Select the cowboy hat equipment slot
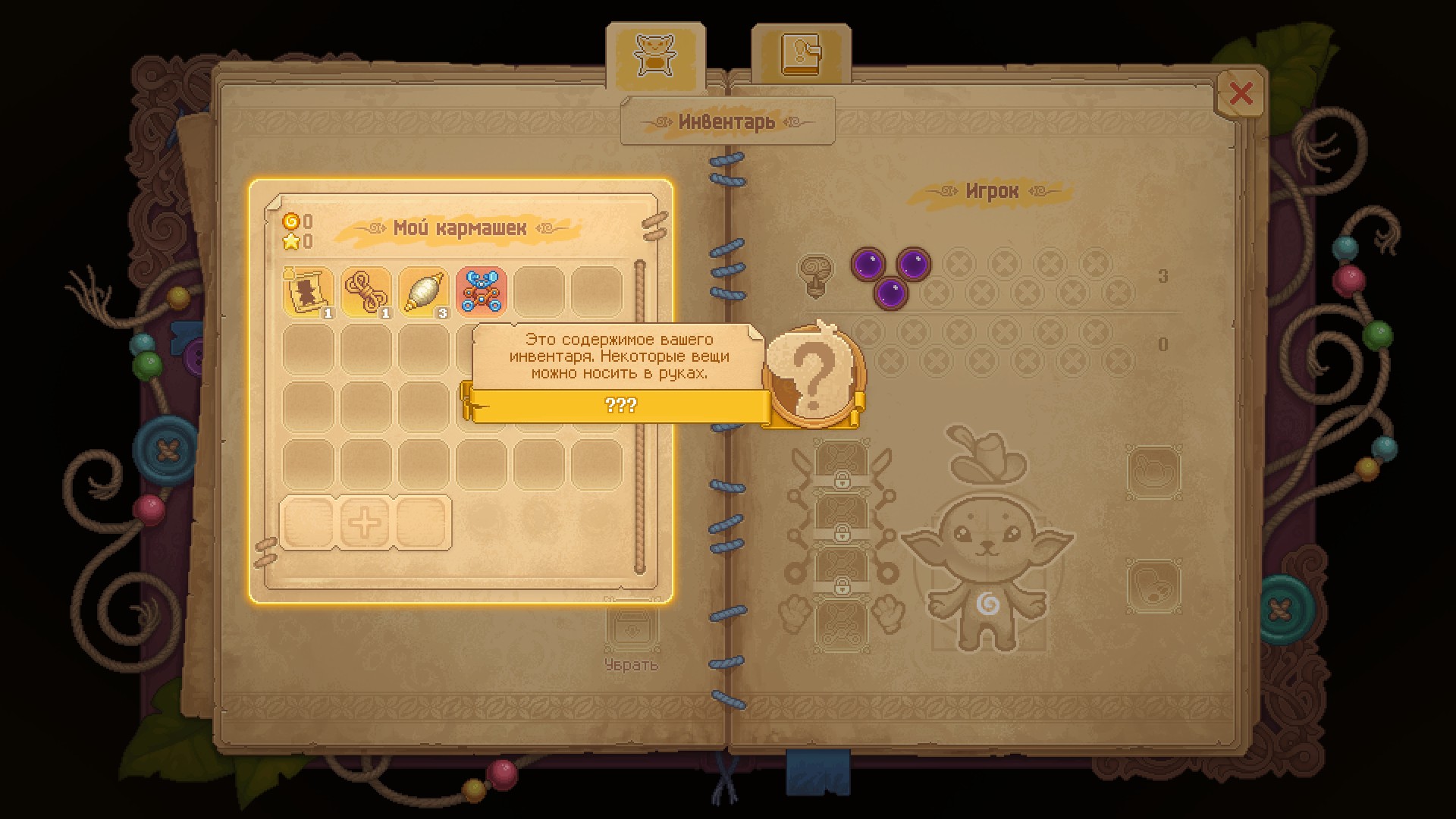Image resolution: width=1456 pixels, height=819 pixels. [x=986, y=455]
